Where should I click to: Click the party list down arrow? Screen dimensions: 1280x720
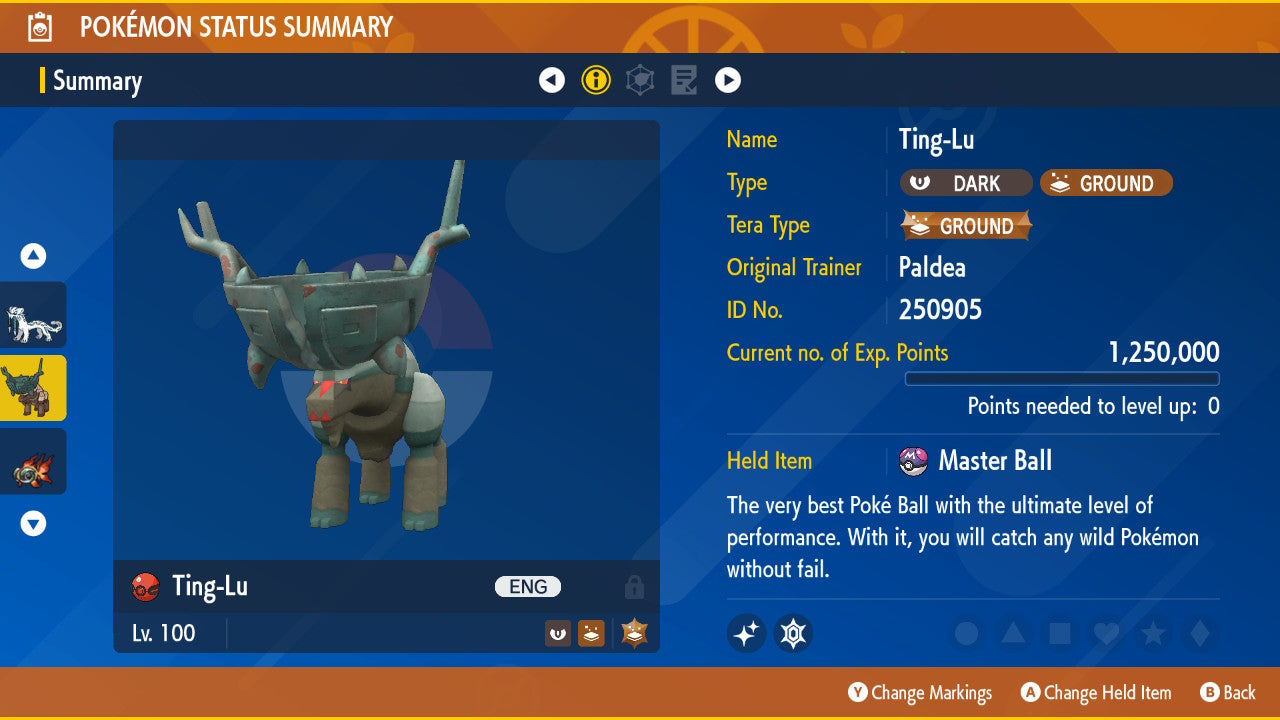point(33,523)
